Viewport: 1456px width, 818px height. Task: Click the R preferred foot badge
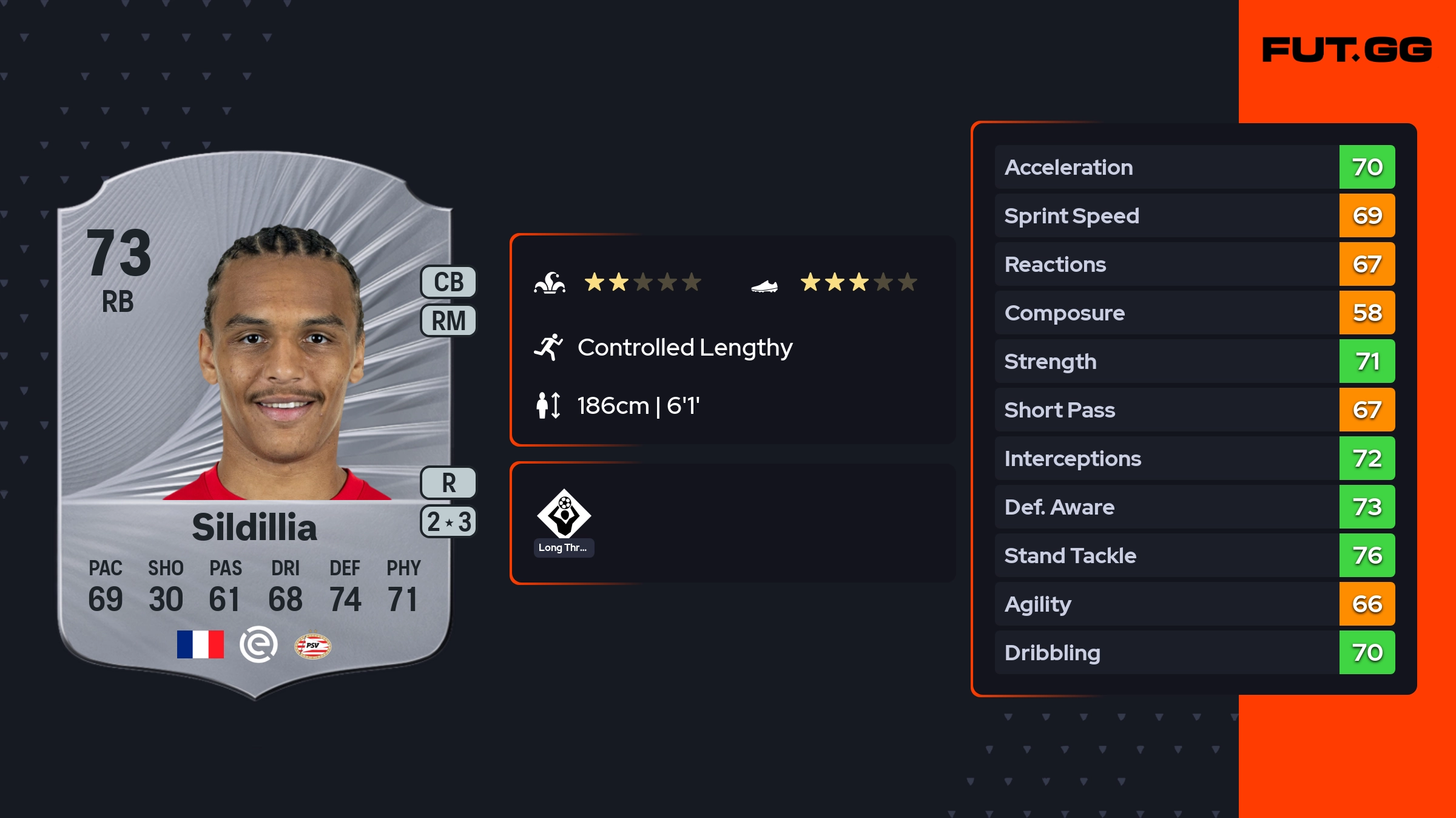[448, 483]
